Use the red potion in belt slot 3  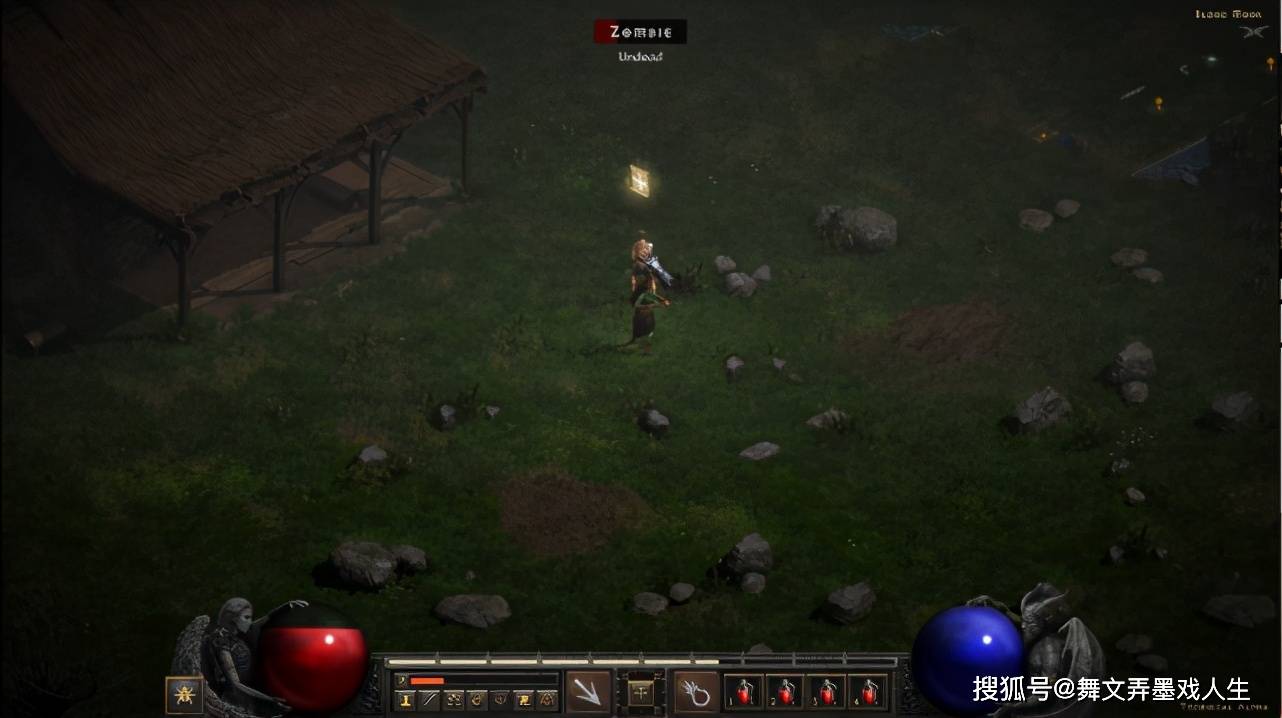826,691
